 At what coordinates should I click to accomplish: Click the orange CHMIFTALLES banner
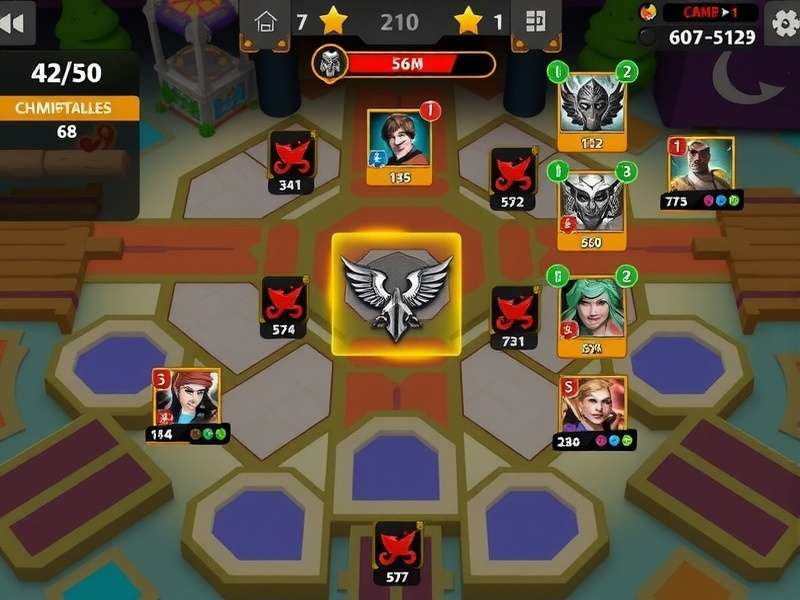pyautogui.click(x=68, y=108)
